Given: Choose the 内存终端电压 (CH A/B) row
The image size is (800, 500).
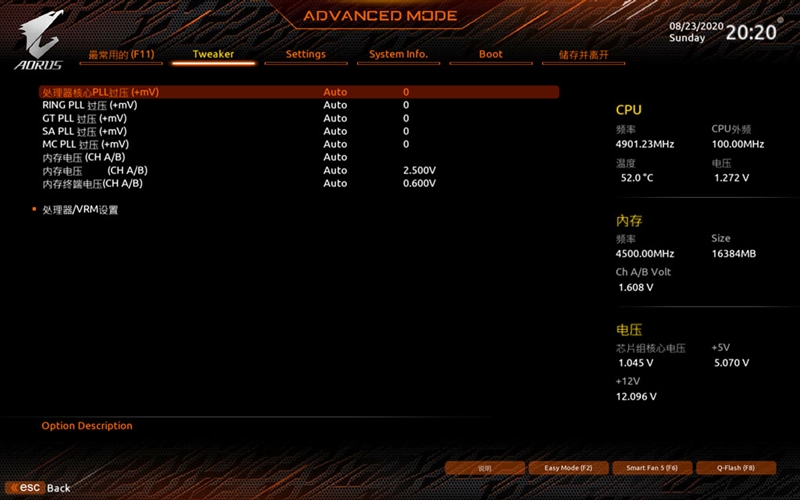Looking at the screenshot, I should [x=92, y=183].
